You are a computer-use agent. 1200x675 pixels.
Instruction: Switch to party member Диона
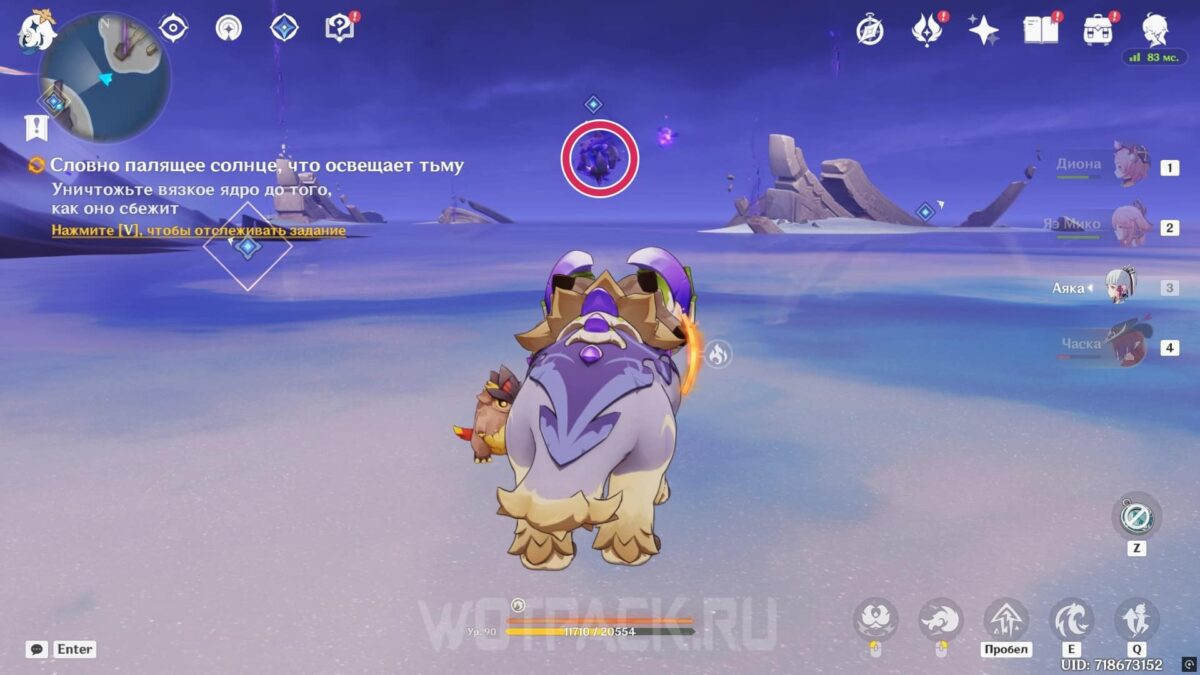1130,167
